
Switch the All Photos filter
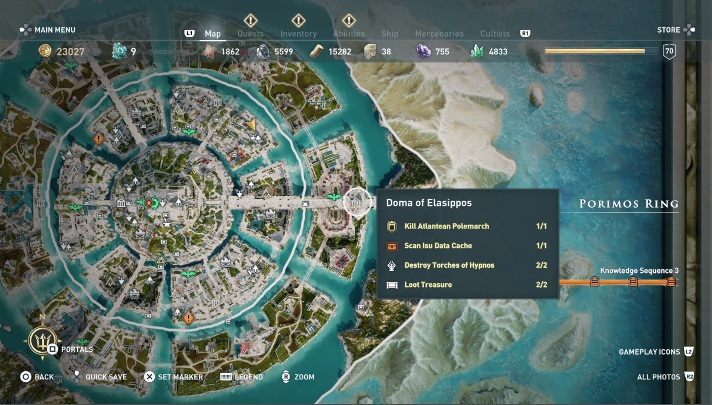[658, 377]
